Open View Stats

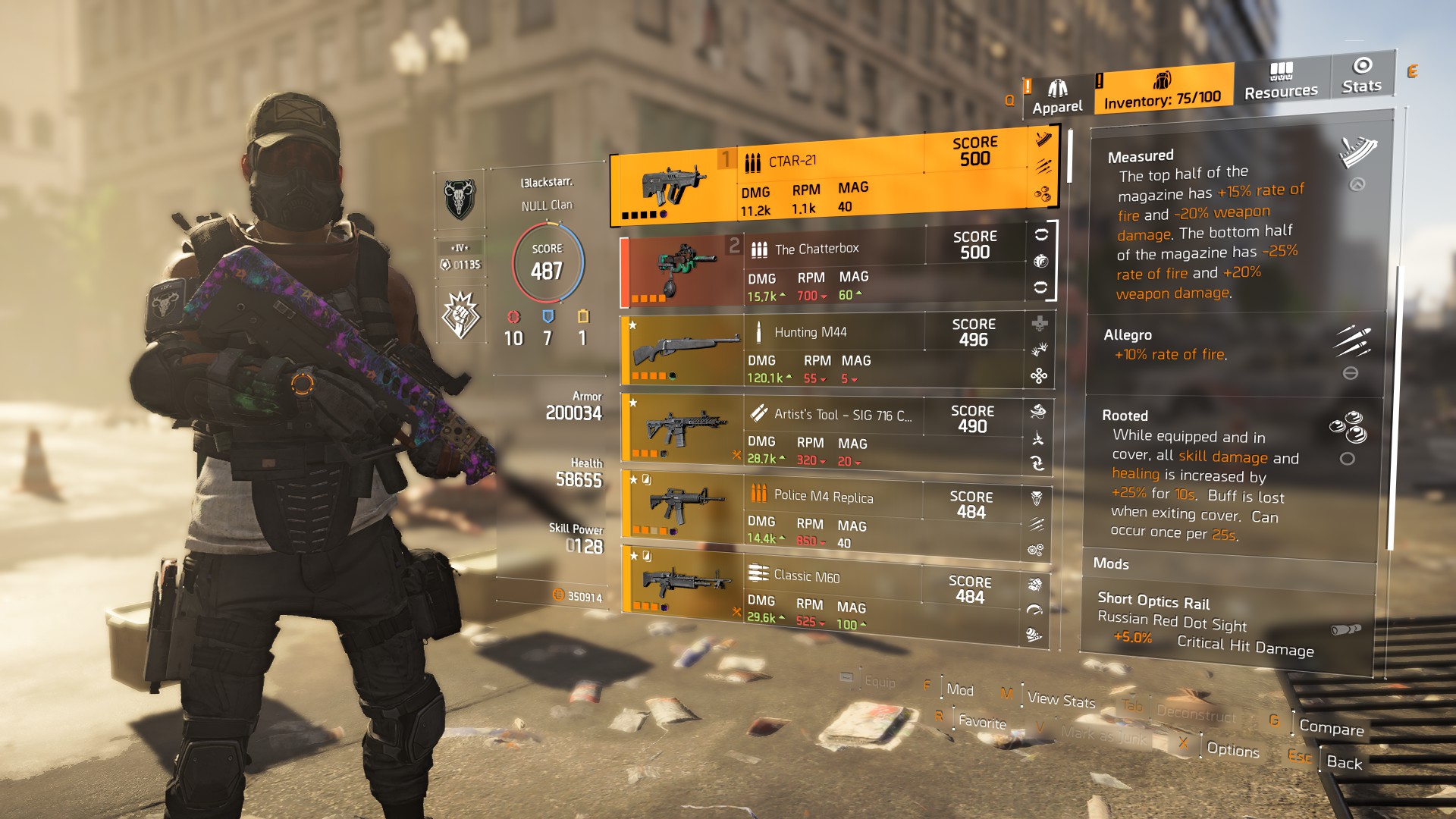[x=1060, y=700]
